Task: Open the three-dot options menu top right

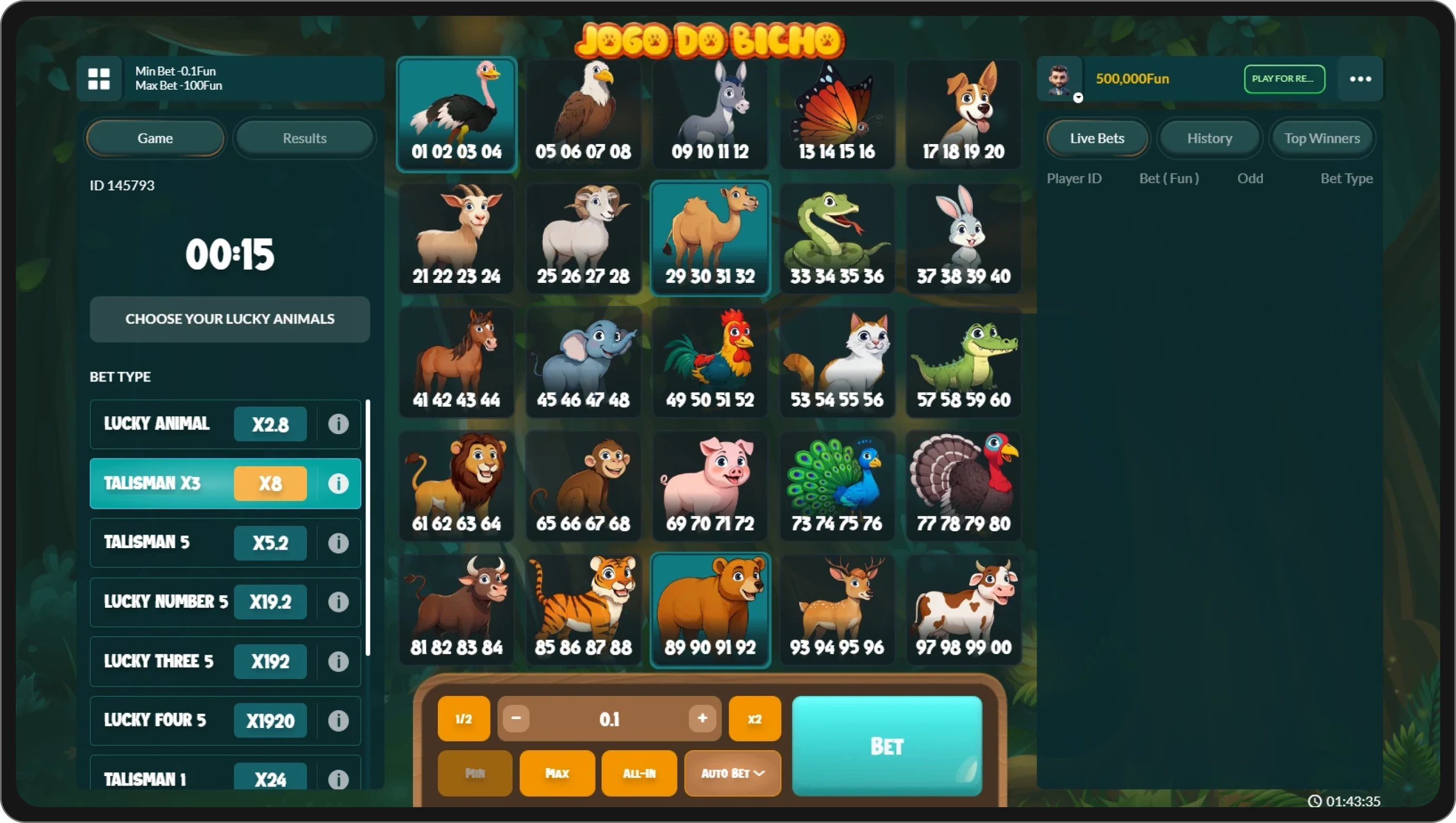Action: pos(1360,79)
